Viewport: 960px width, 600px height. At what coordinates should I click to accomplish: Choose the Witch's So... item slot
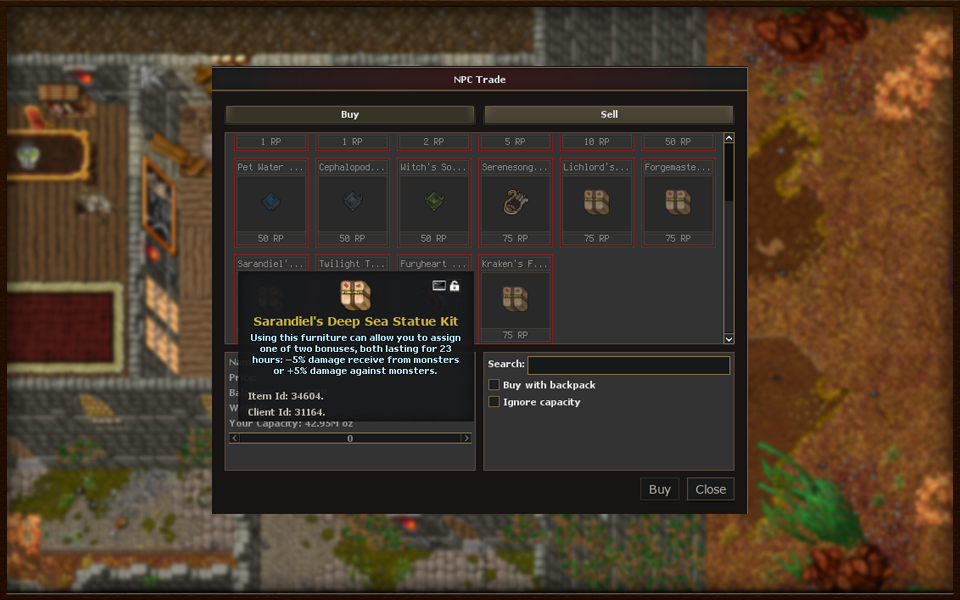tap(434, 203)
